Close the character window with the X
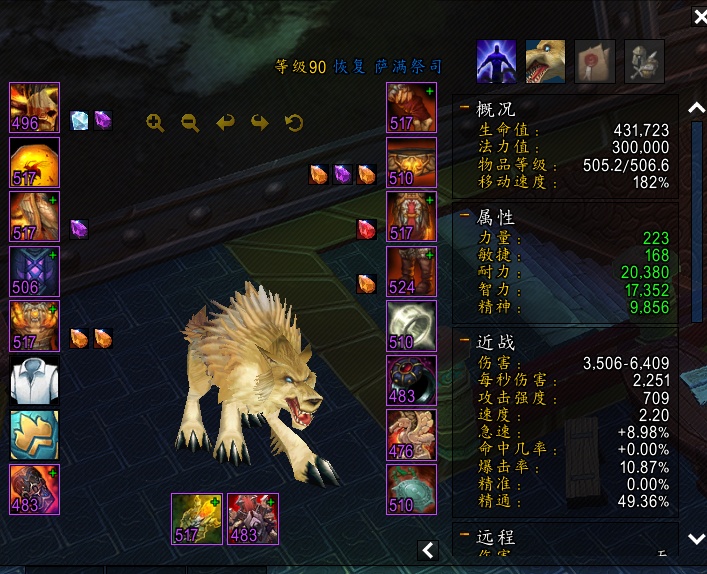707x574 pixels. click(697, 18)
